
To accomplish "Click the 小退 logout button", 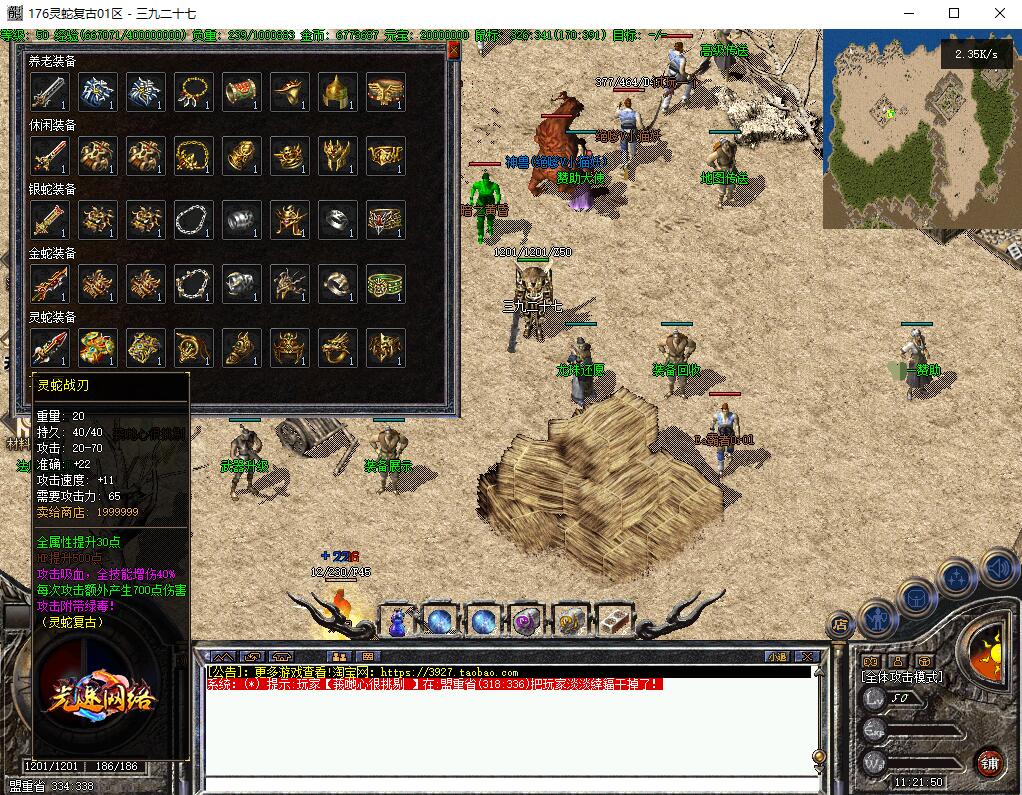I will point(777,657).
